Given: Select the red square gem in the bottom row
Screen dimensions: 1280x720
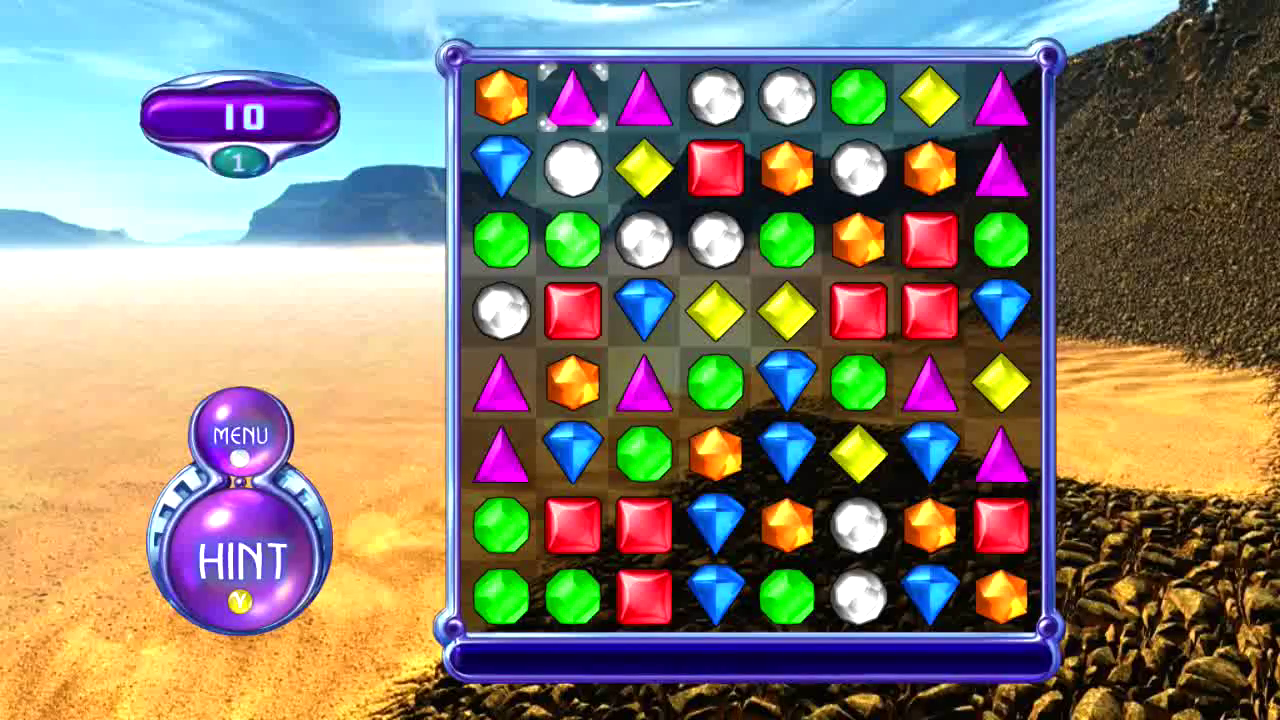Looking at the screenshot, I should [x=645, y=595].
